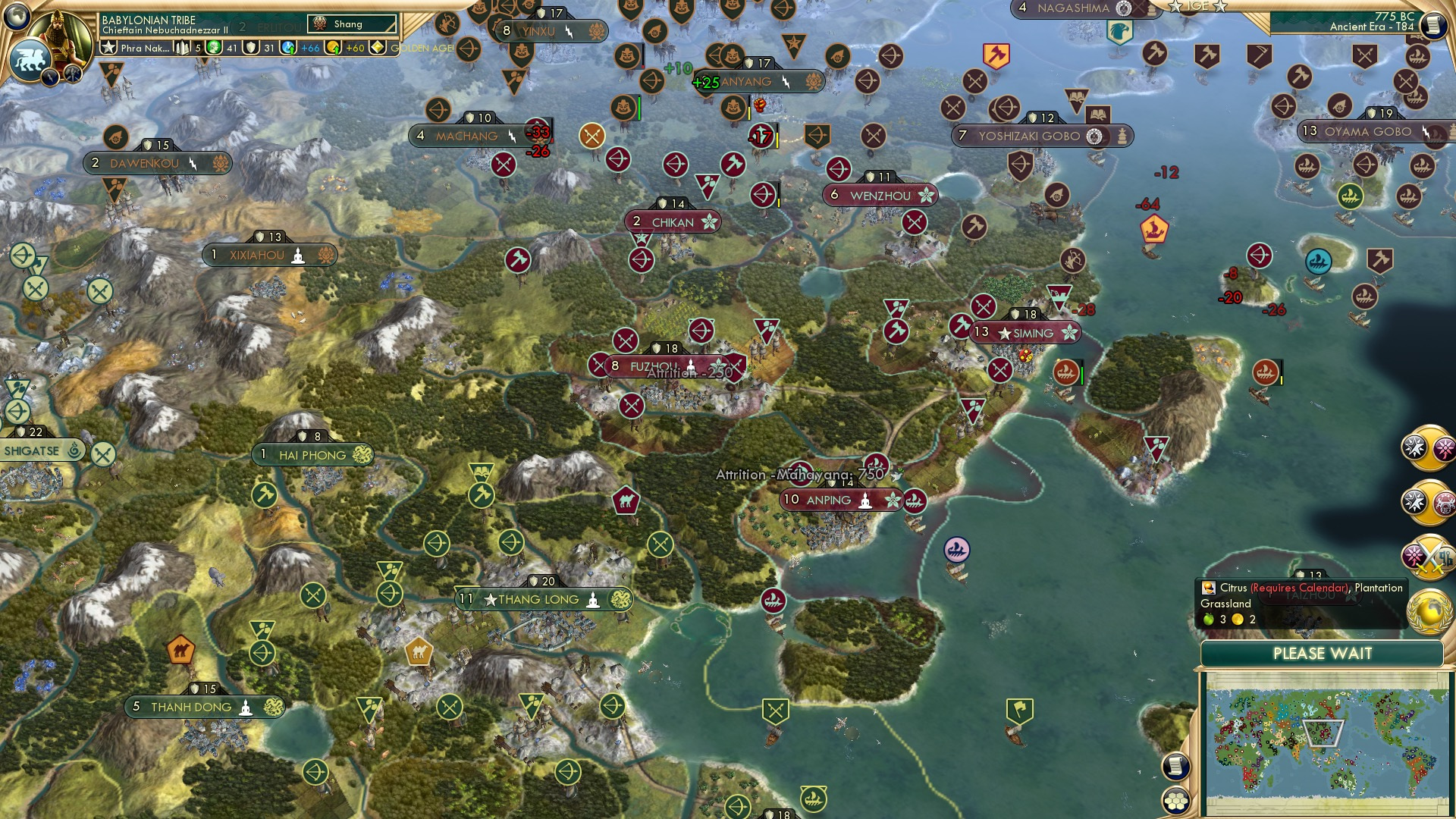Open the Shang player dropdown

[x=353, y=24]
